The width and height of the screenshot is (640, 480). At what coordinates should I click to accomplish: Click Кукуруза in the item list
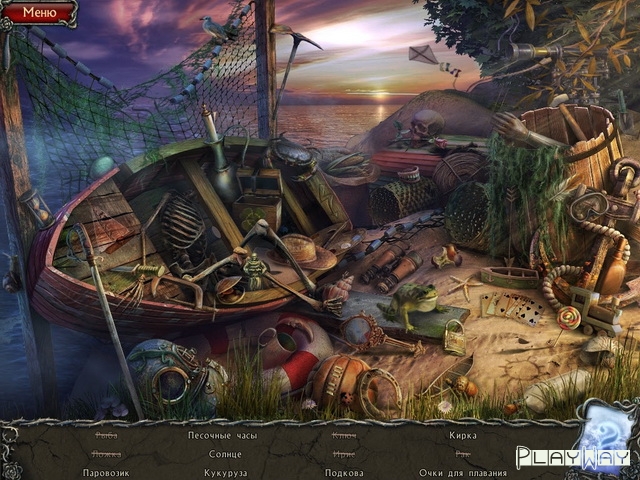225,472
